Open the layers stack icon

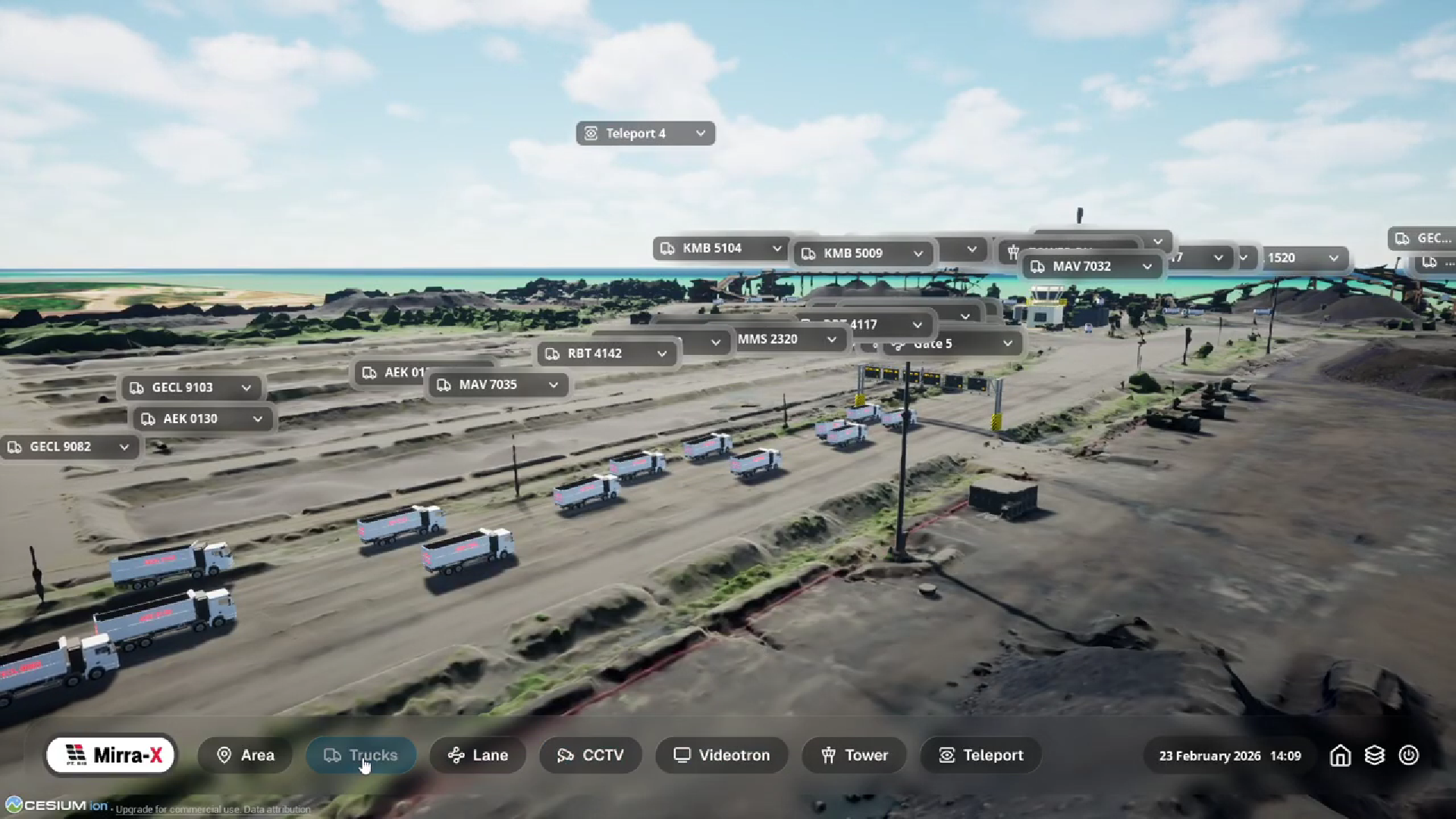click(x=1374, y=756)
